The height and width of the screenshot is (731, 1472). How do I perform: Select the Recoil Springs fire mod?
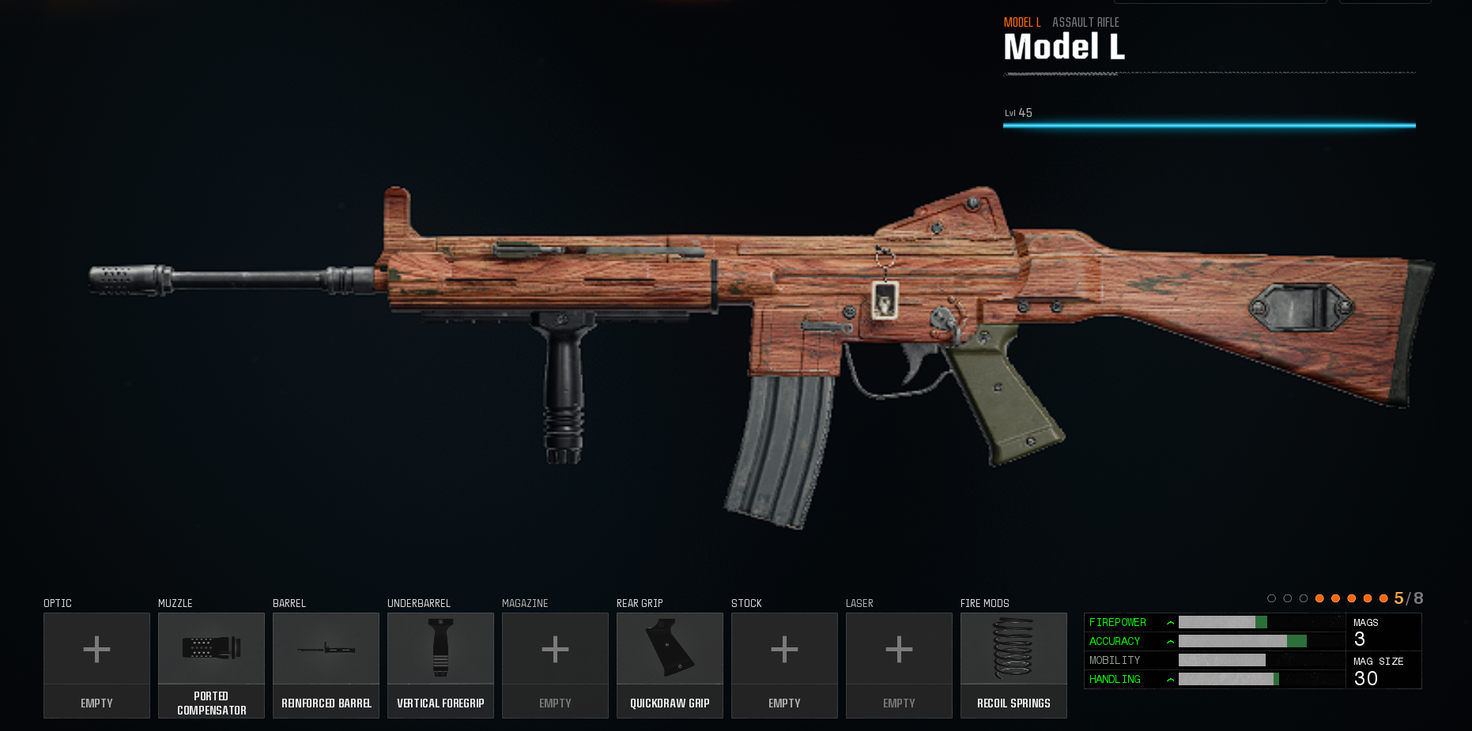[1013, 650]
